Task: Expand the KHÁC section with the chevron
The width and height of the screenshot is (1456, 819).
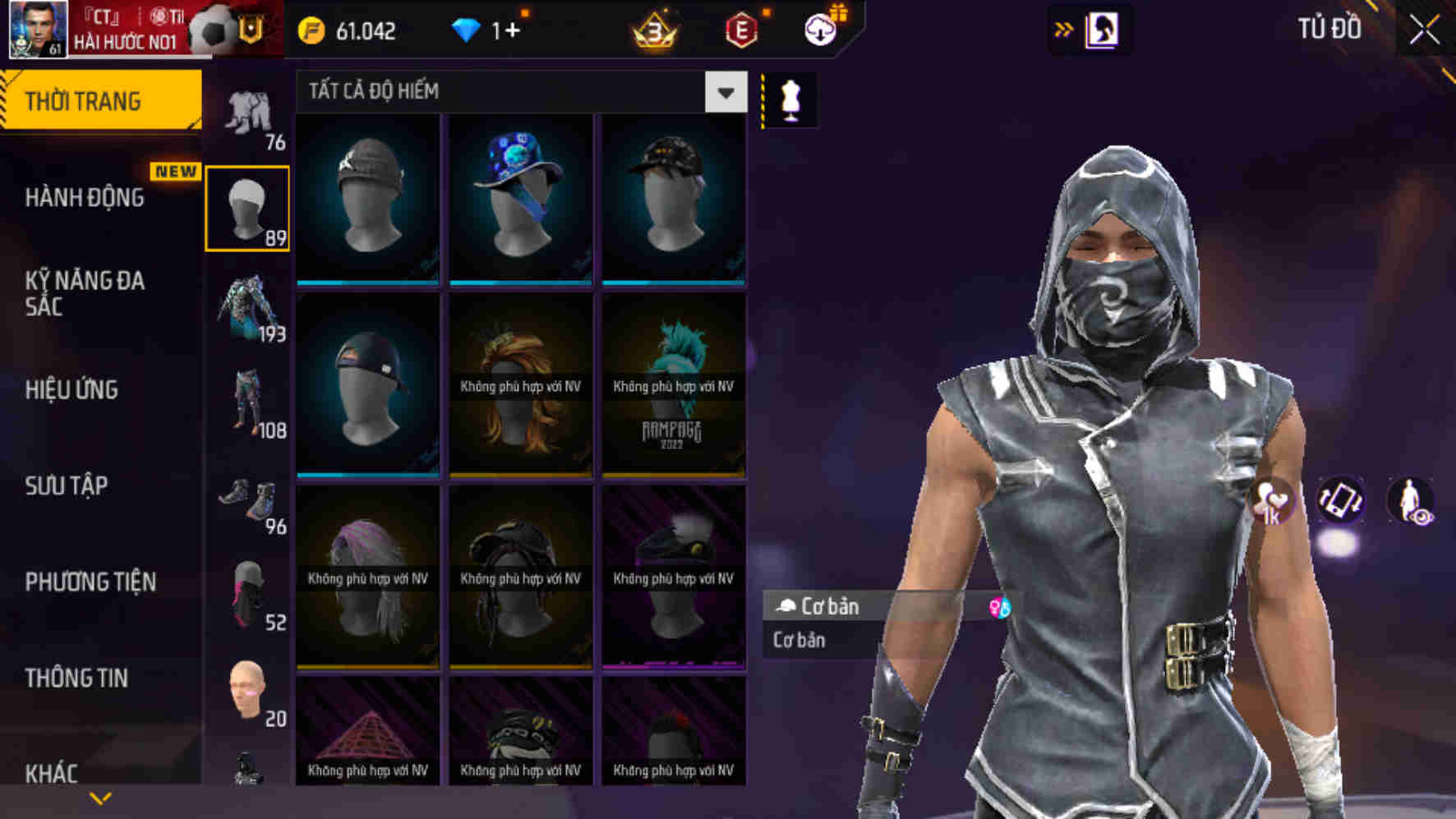Action: coord(101,796)
